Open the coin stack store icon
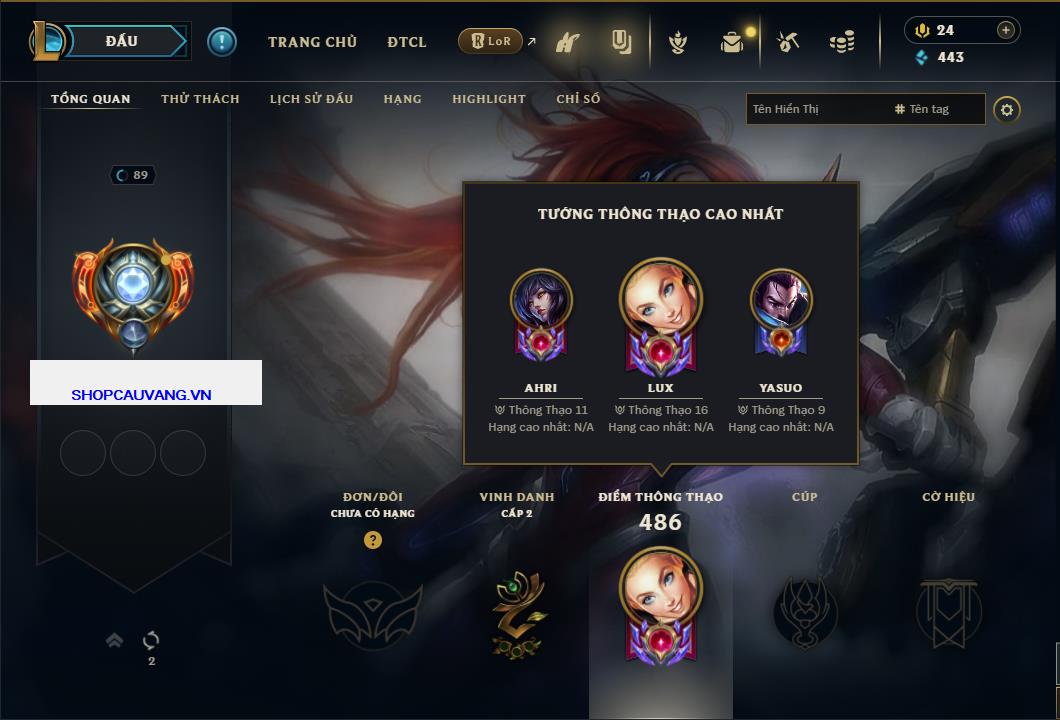The image size is (1060, 720). click(842, 42)
